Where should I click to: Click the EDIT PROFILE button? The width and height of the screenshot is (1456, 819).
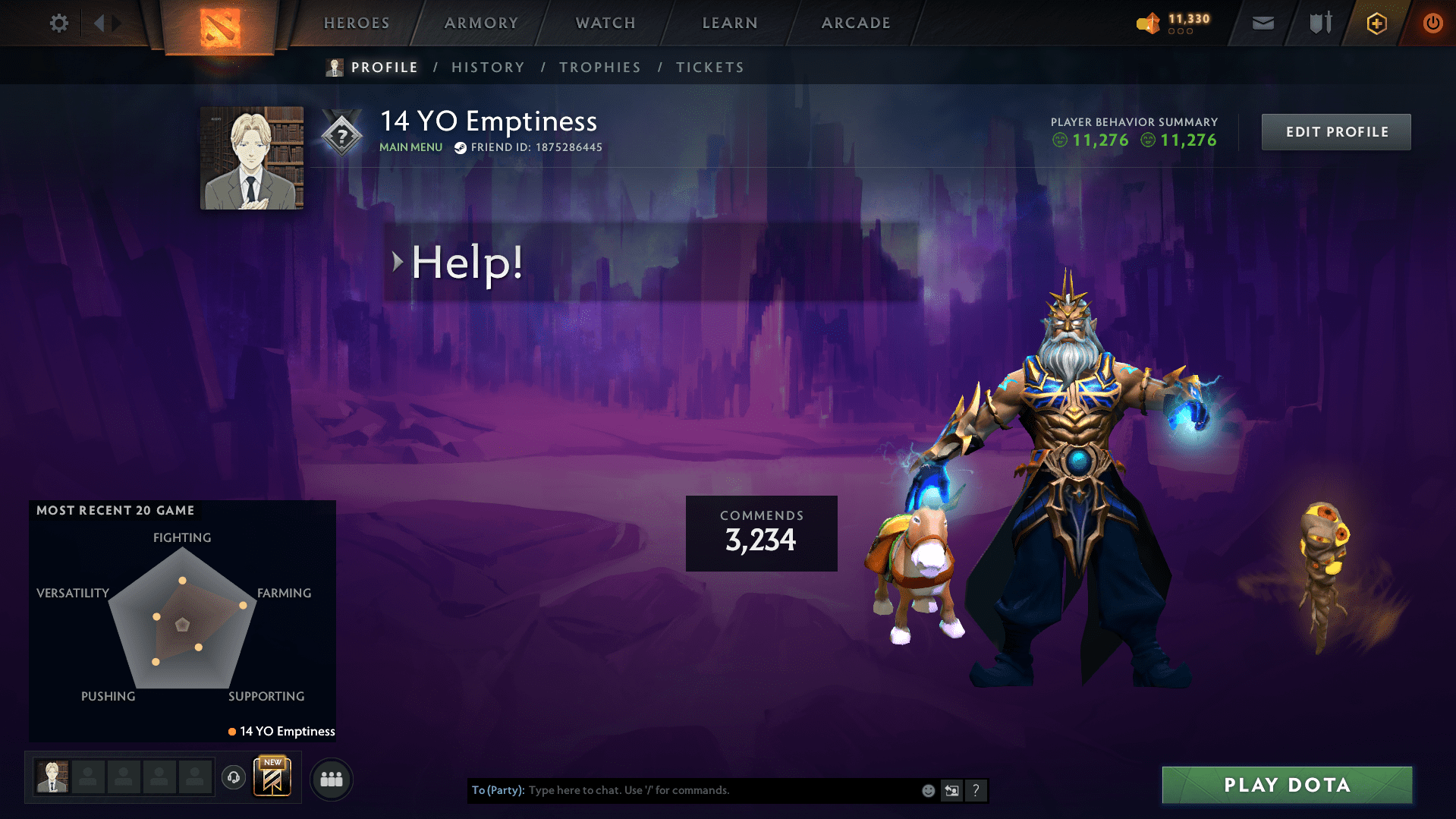coord(1335,131)
